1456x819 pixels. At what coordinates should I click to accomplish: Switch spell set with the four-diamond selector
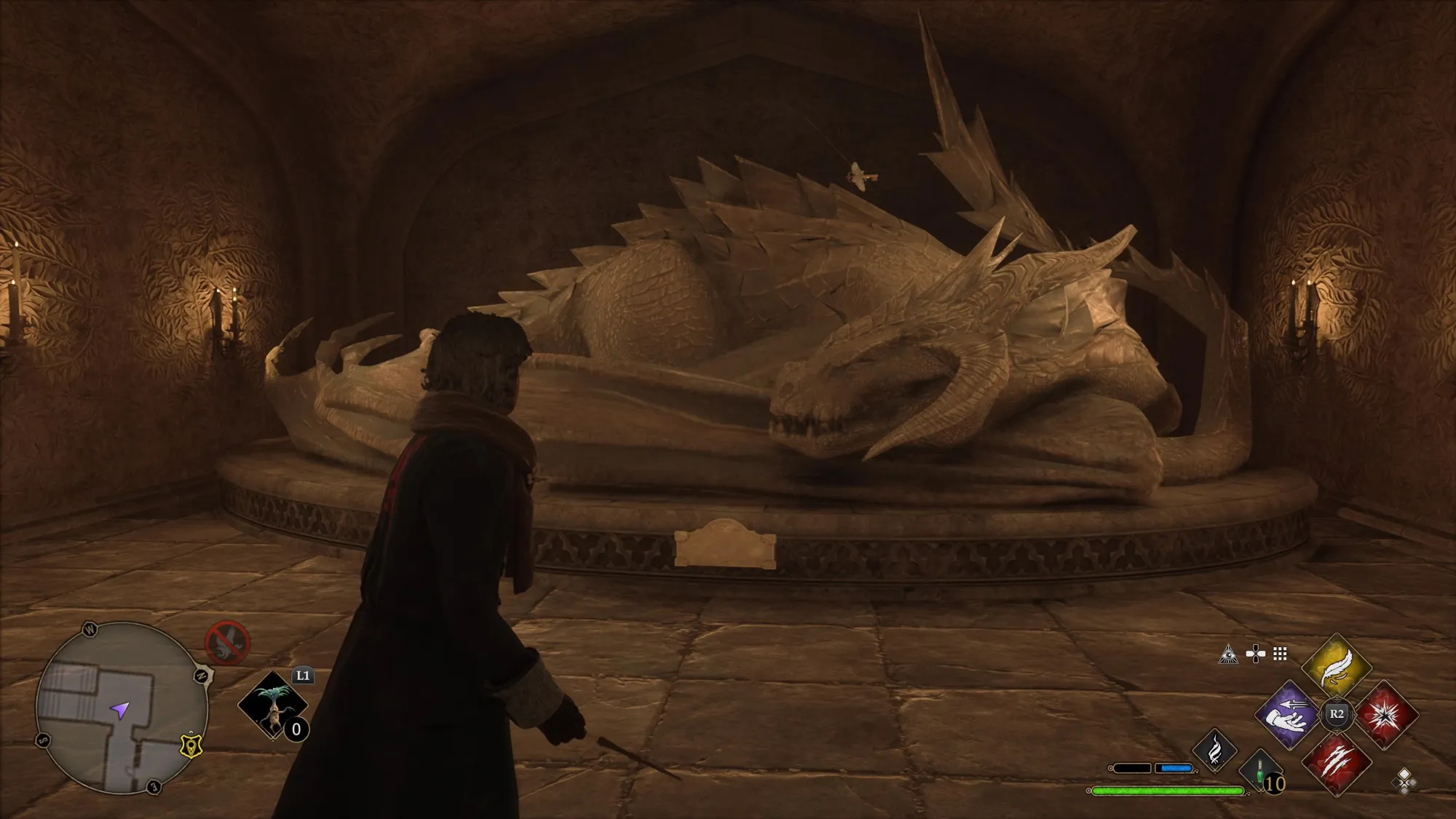pos(1404,781)
